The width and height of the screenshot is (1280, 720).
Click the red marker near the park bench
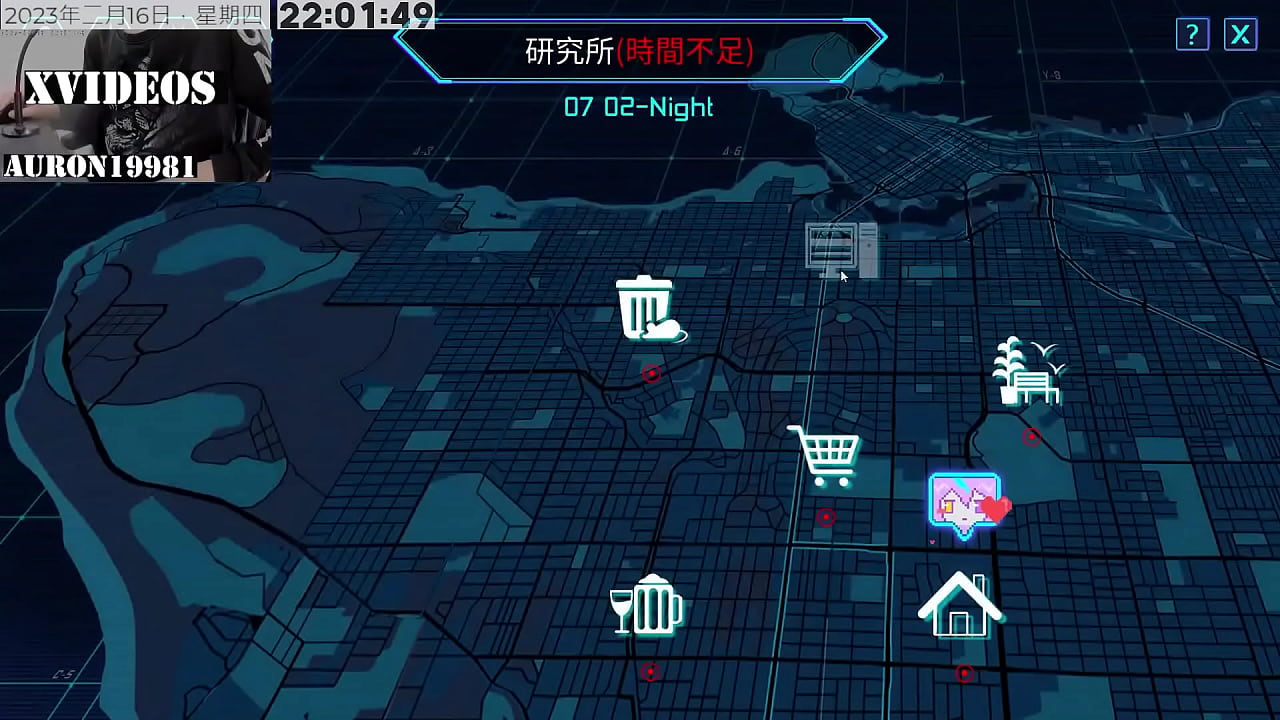coord(1031,435)
